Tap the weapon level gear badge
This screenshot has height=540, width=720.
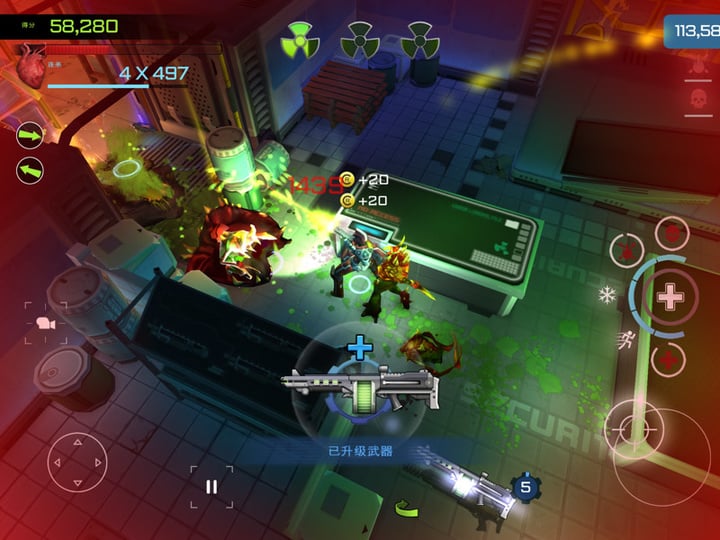click(x=525, y=487)
